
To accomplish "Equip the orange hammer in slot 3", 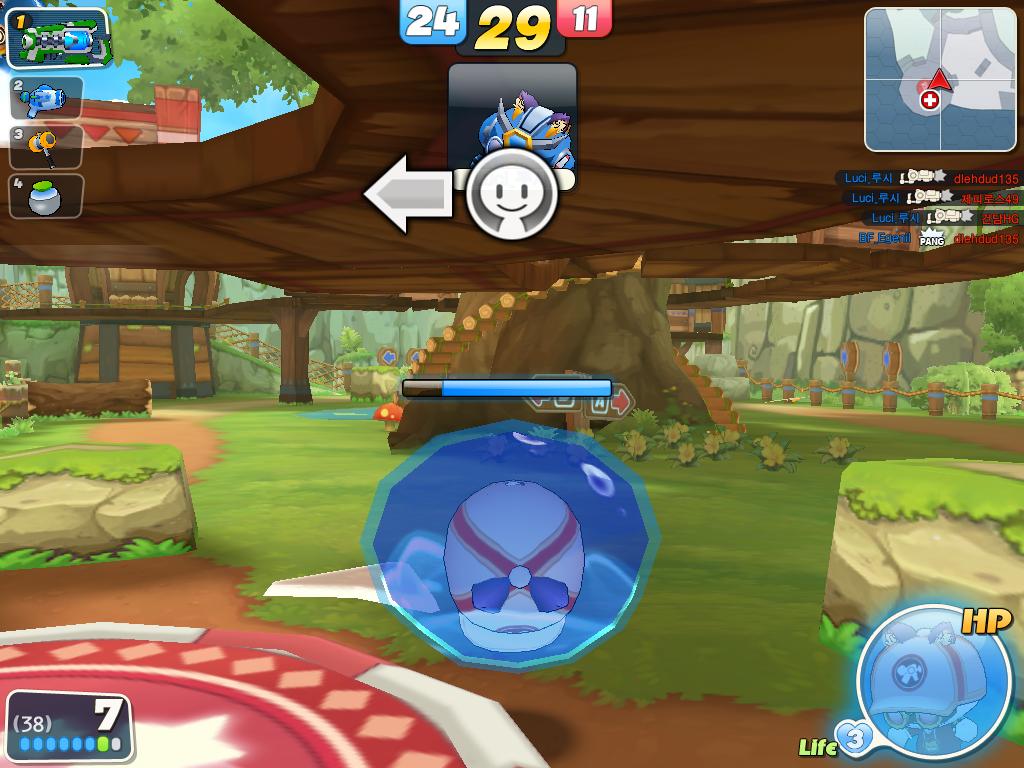I will pos(47,147).
